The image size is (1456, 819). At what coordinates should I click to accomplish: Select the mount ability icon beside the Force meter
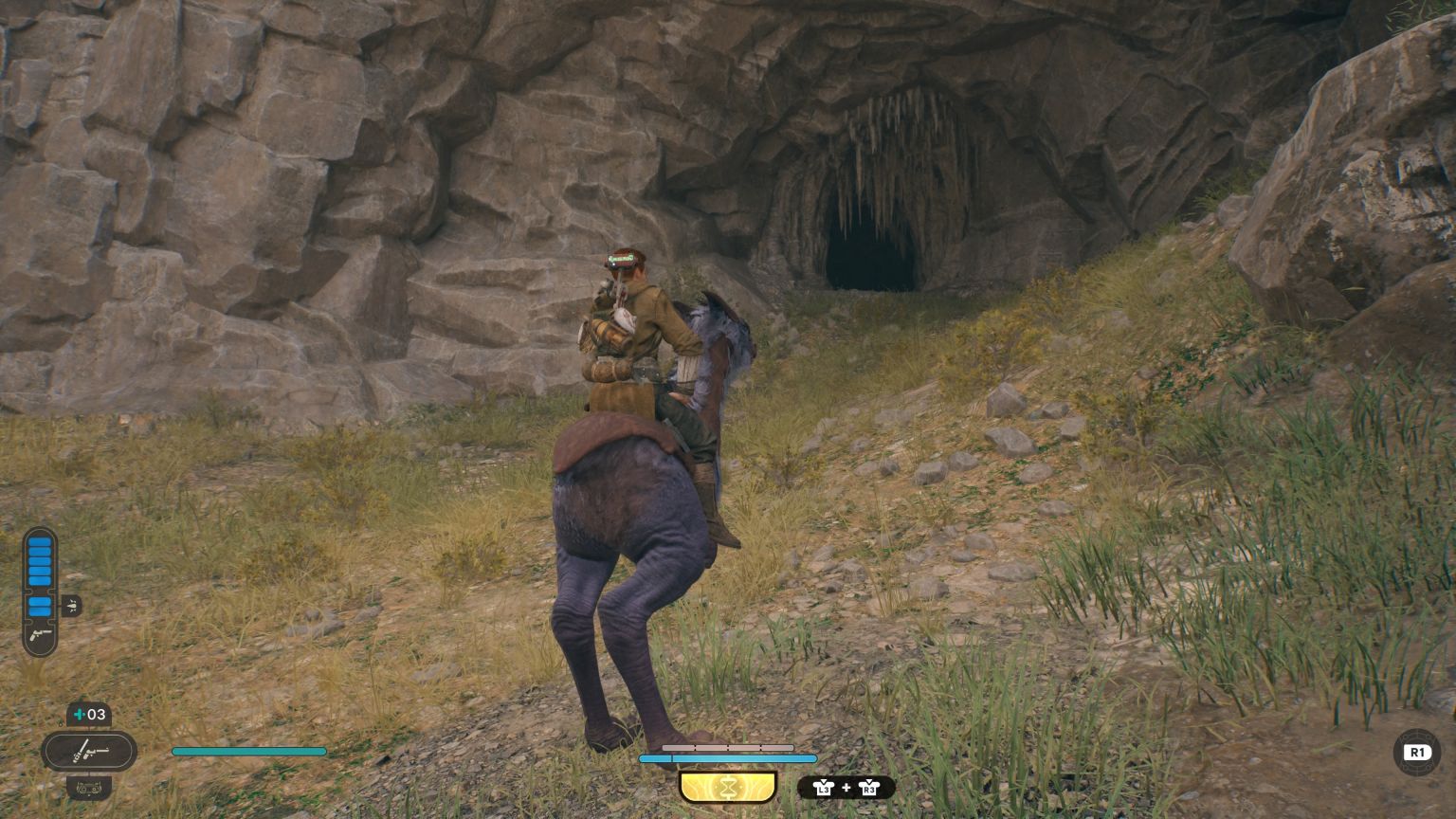coord(72,605)
